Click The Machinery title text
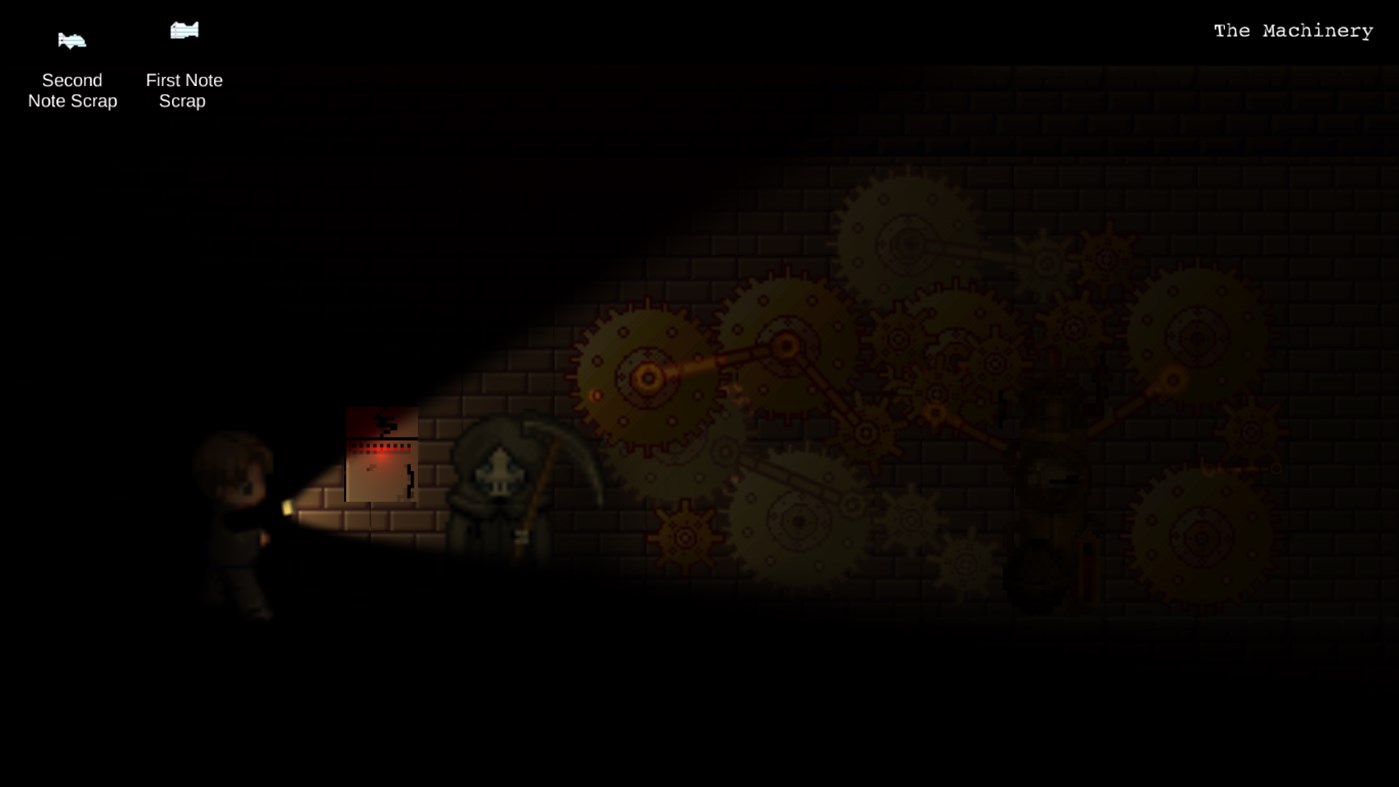This screenshot has width=1399, height=787. 1292,30
